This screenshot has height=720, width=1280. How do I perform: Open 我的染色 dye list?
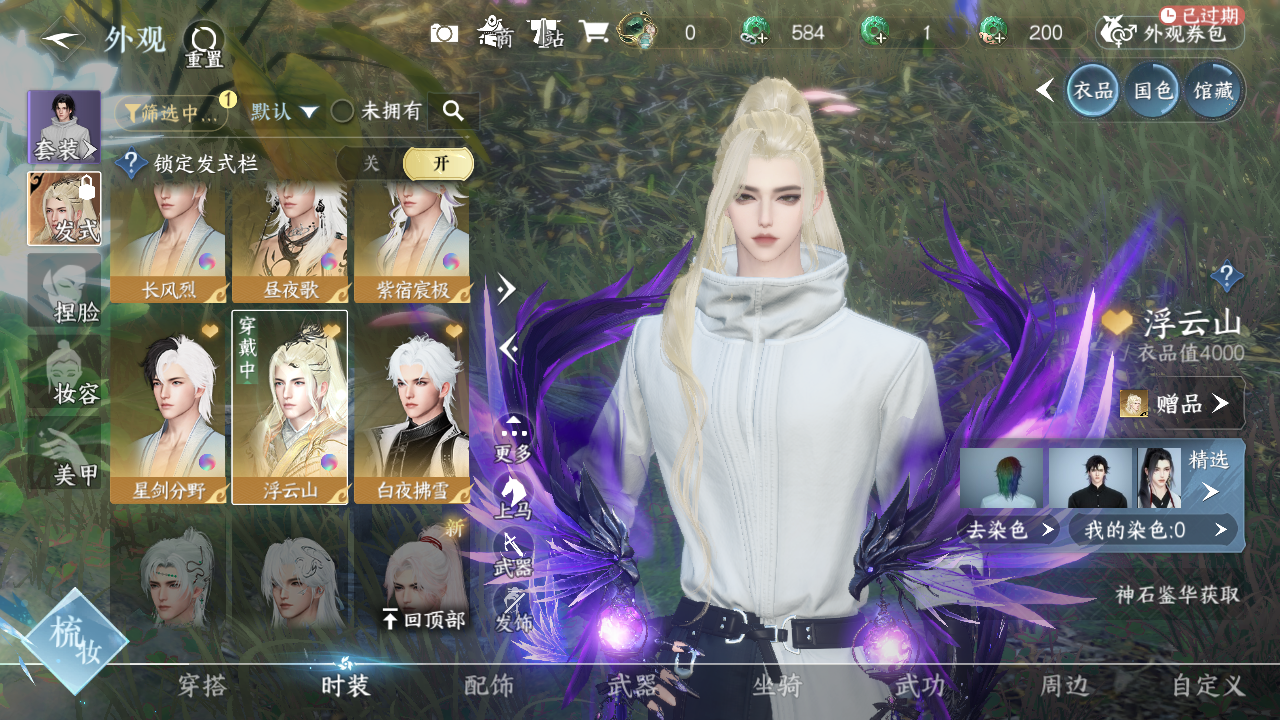1152,530
